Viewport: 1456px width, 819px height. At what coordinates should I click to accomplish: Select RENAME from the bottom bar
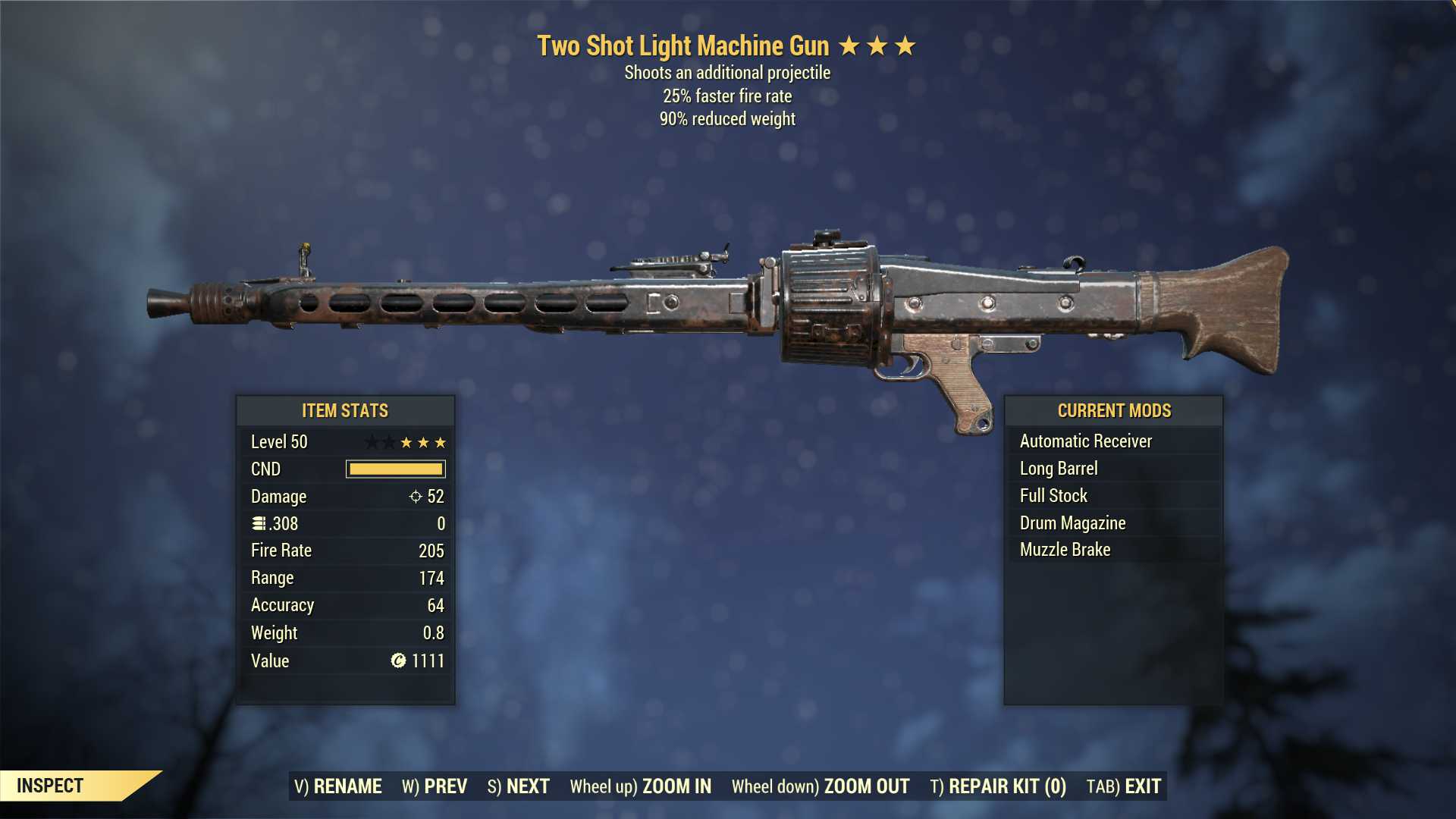pos(348,786)
